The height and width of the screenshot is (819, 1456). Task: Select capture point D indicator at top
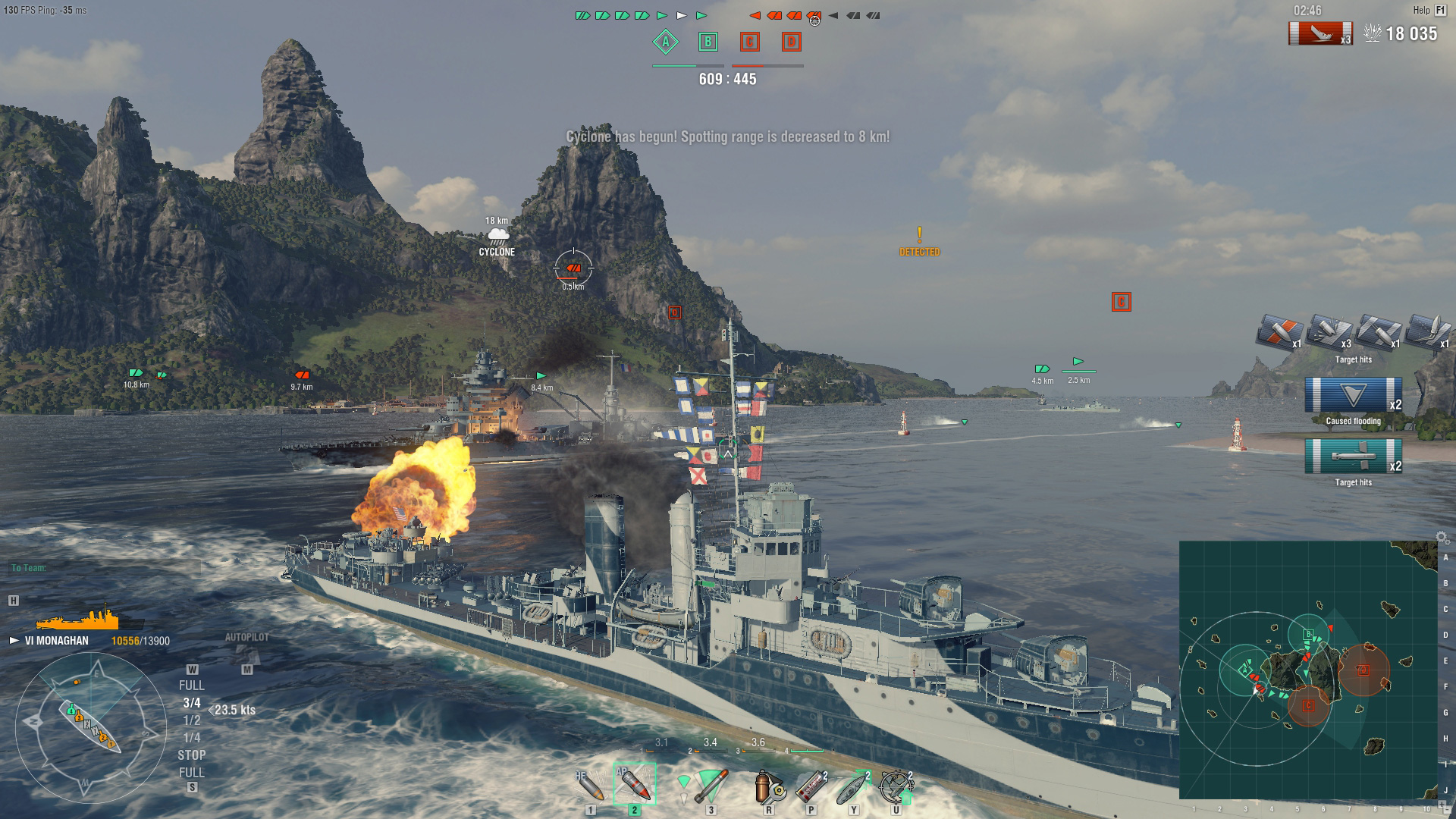(x=791, y=42)
